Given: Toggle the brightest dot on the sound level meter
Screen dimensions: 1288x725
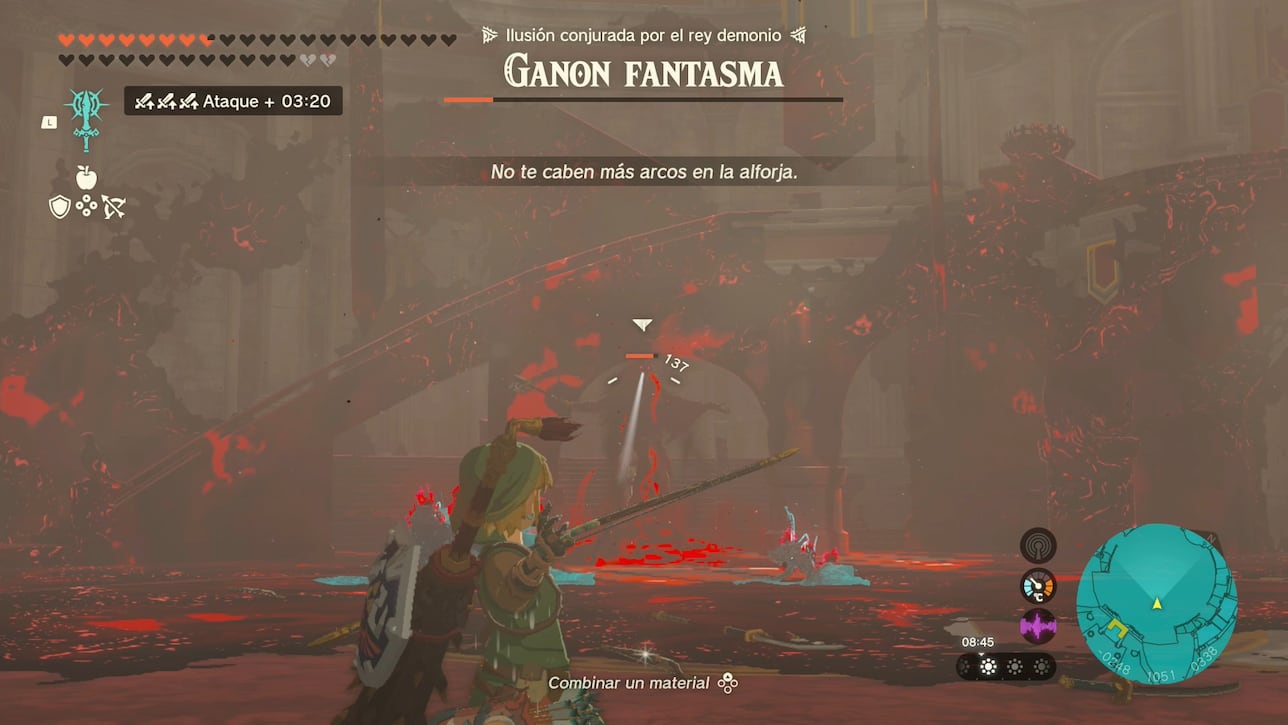Looking at the screenshot, I should pos(987,666).
